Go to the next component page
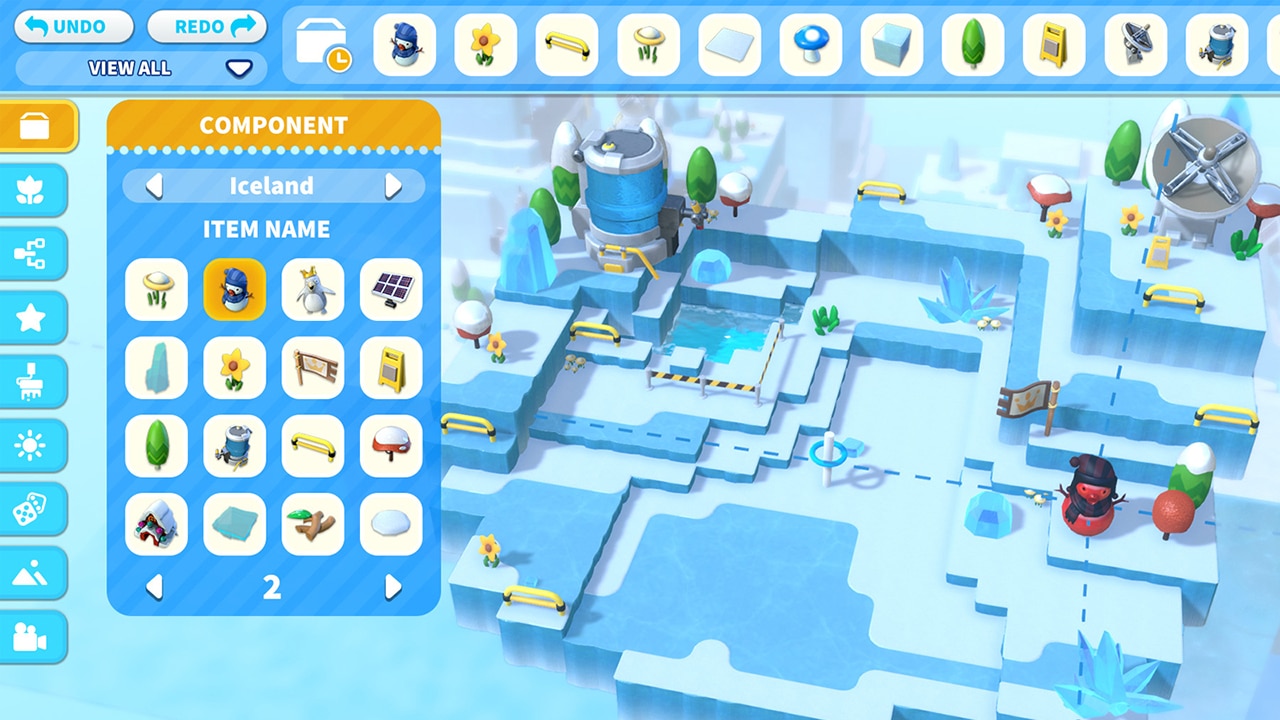Viewport: 1280px width, 720px height. click(x=393, y=587)
